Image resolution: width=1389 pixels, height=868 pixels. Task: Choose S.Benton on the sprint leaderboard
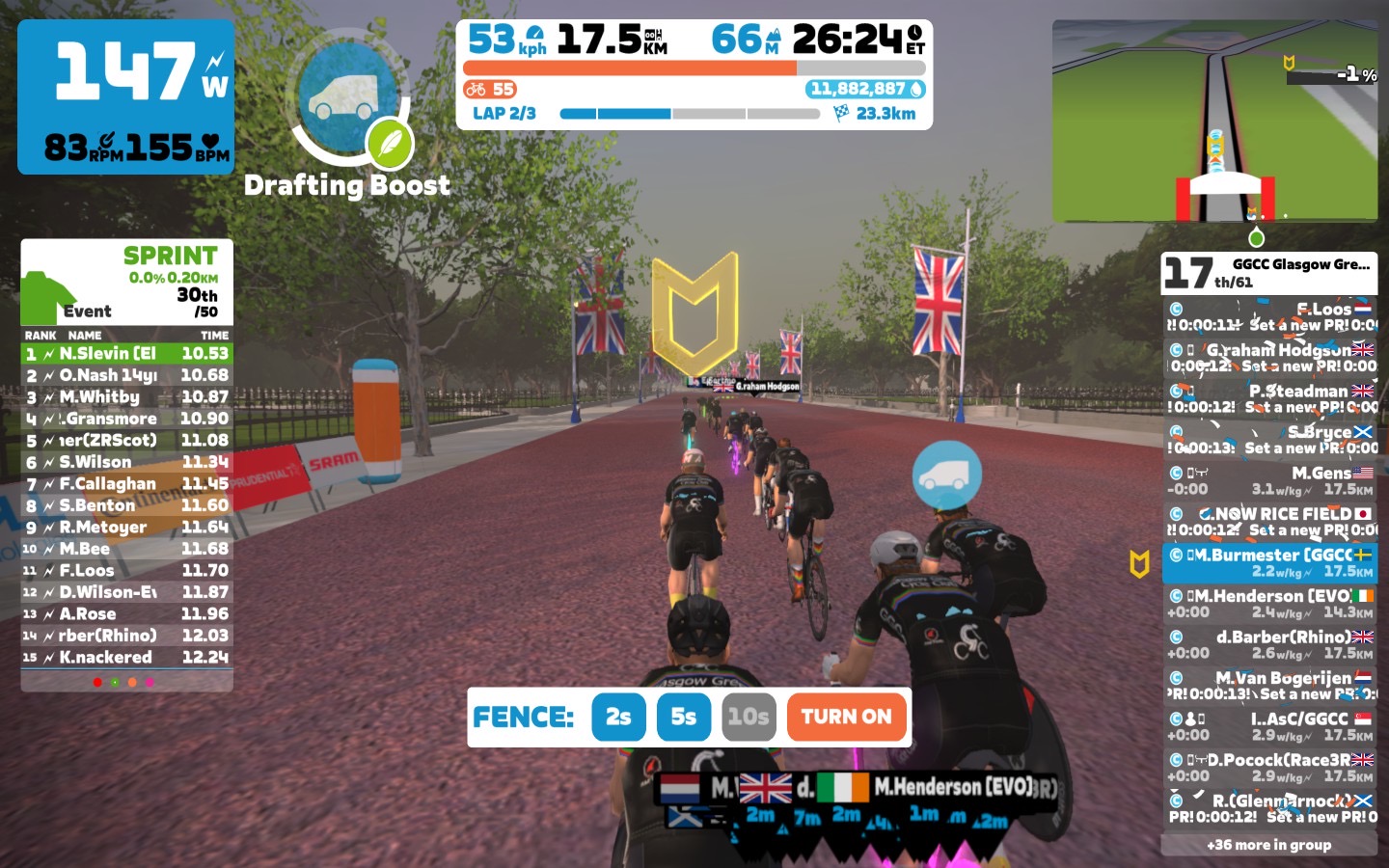[126, 505]
